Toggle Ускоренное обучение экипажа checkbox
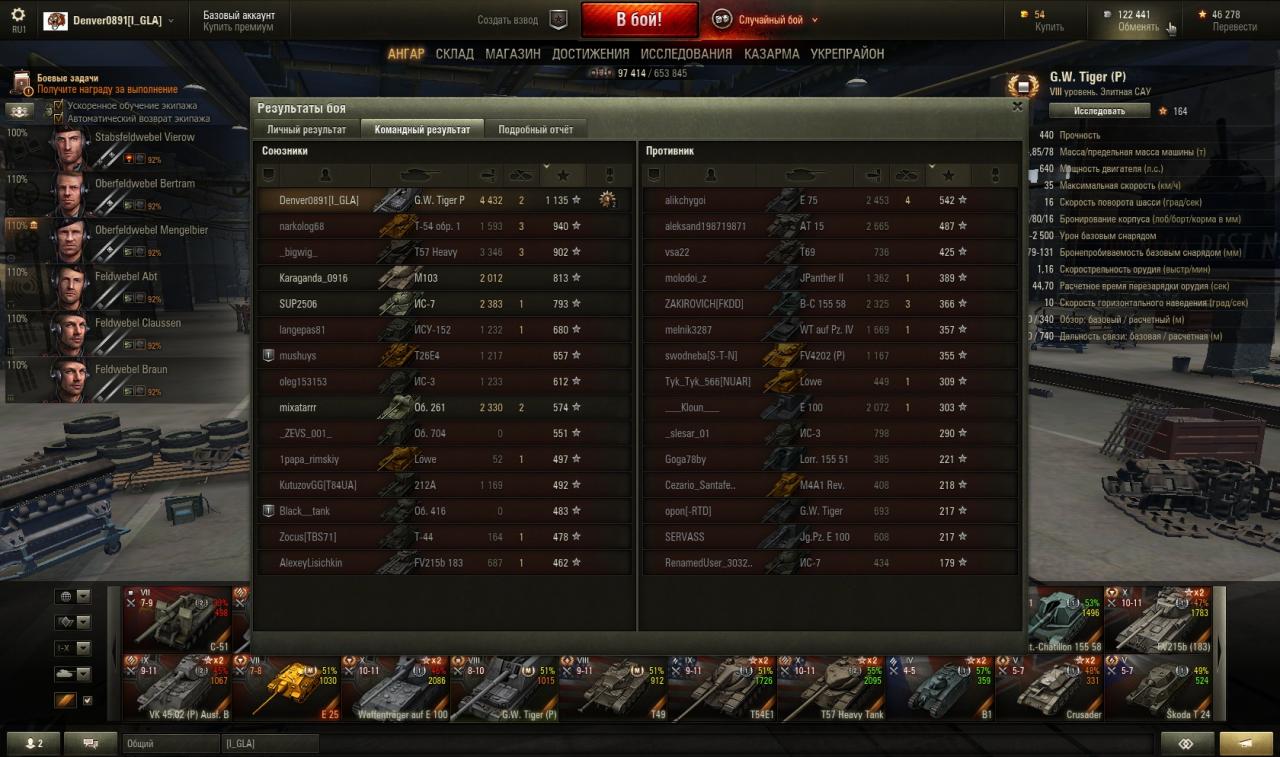The height and width of the screenshot is (757, 1280). click(x=59, y=105)
